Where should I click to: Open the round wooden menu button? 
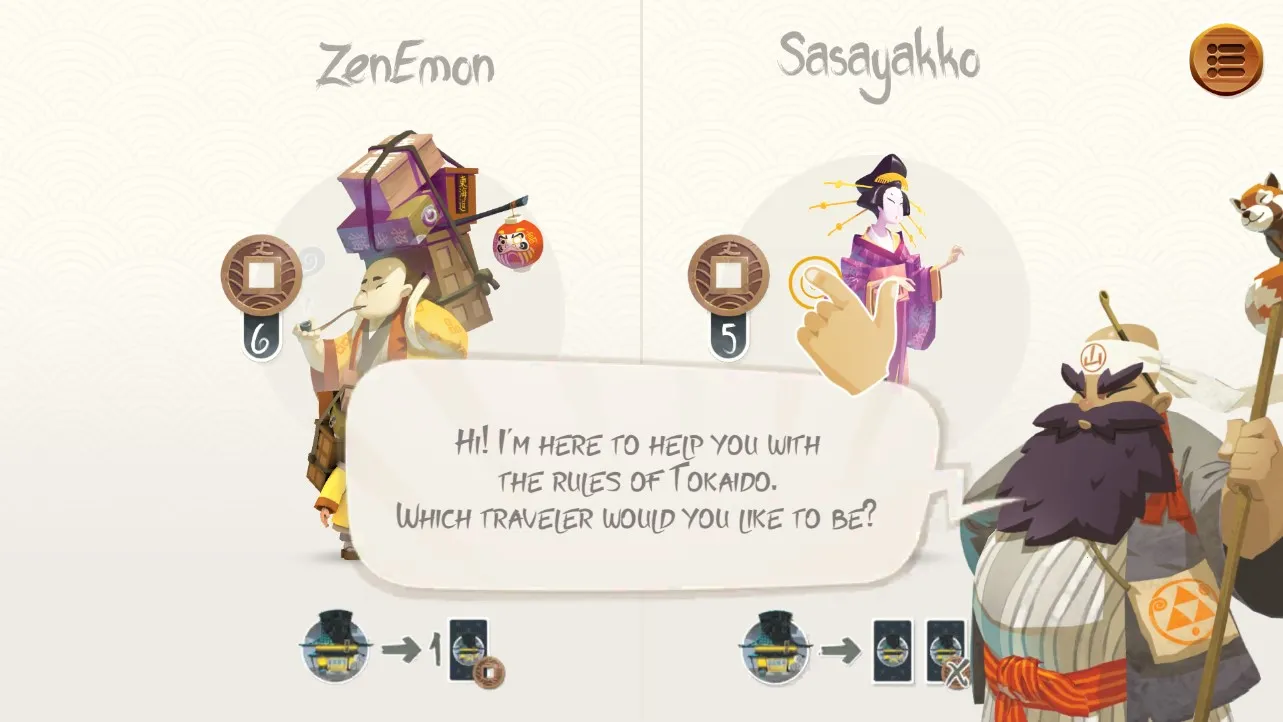click(x=1226, y=60)
